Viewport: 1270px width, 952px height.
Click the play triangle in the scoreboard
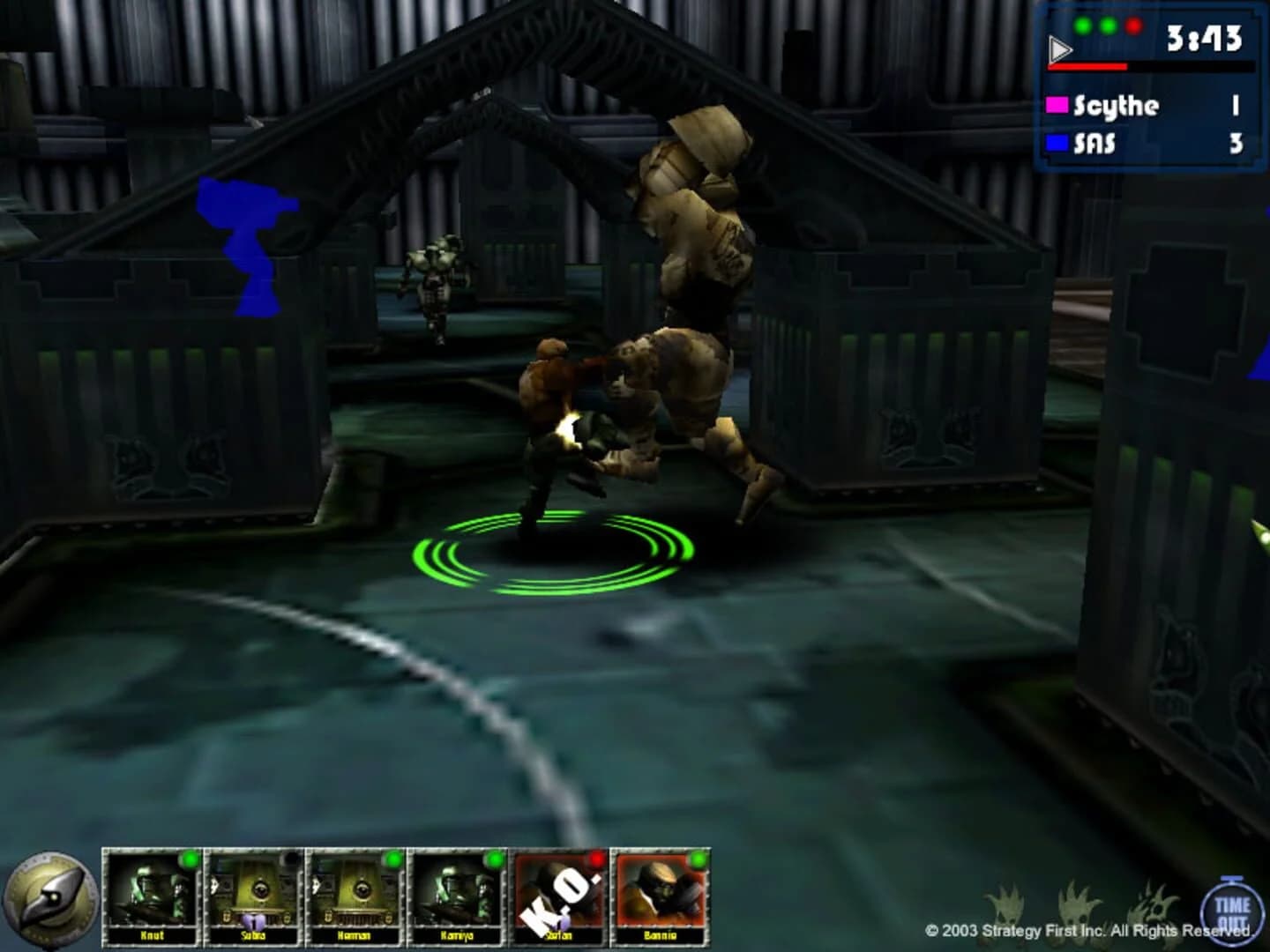pyautogui.click(x=1059, y=47)
